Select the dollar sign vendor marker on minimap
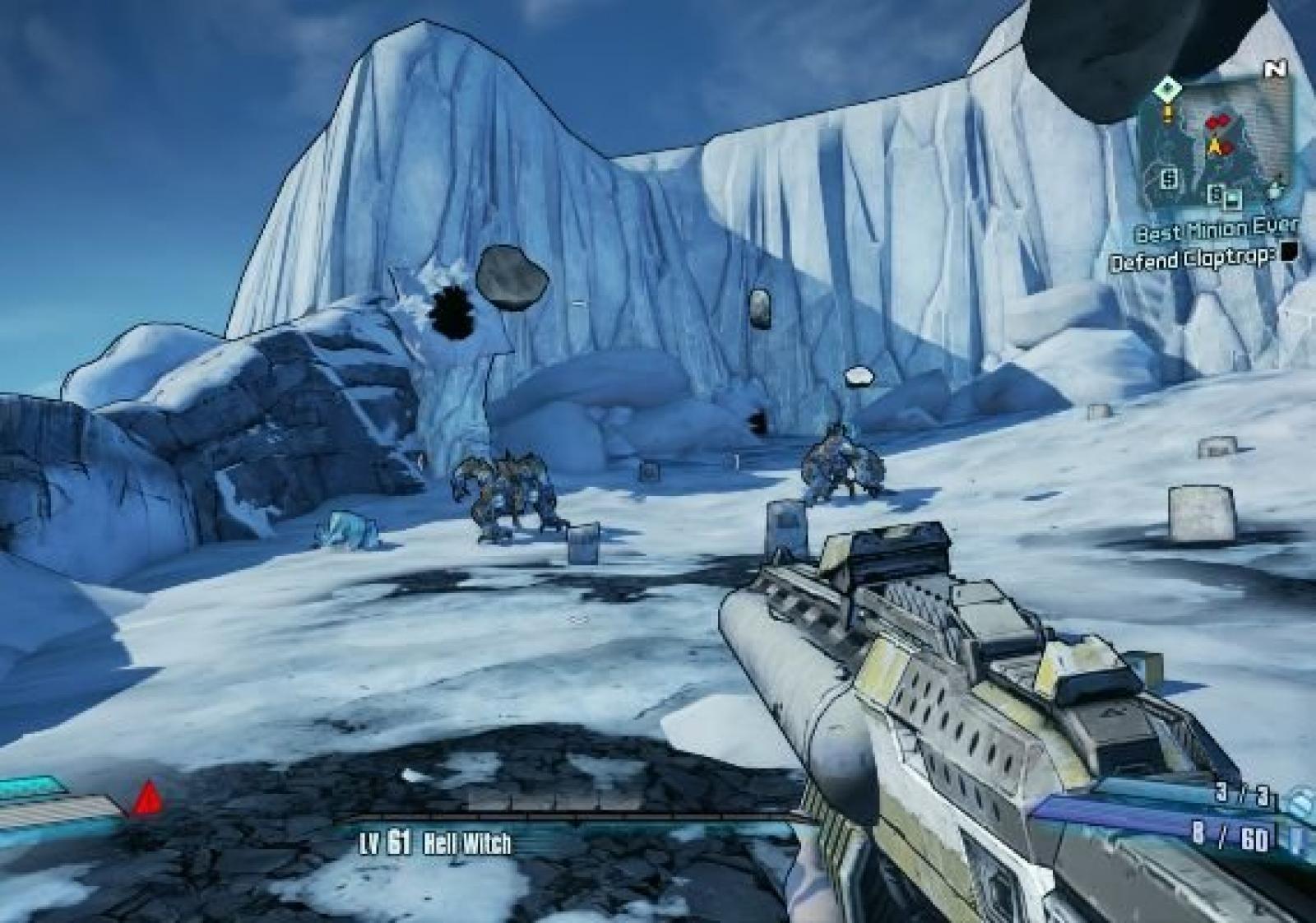The width and height of the screenshot is (1316, 923). [x=1170, y=177]
